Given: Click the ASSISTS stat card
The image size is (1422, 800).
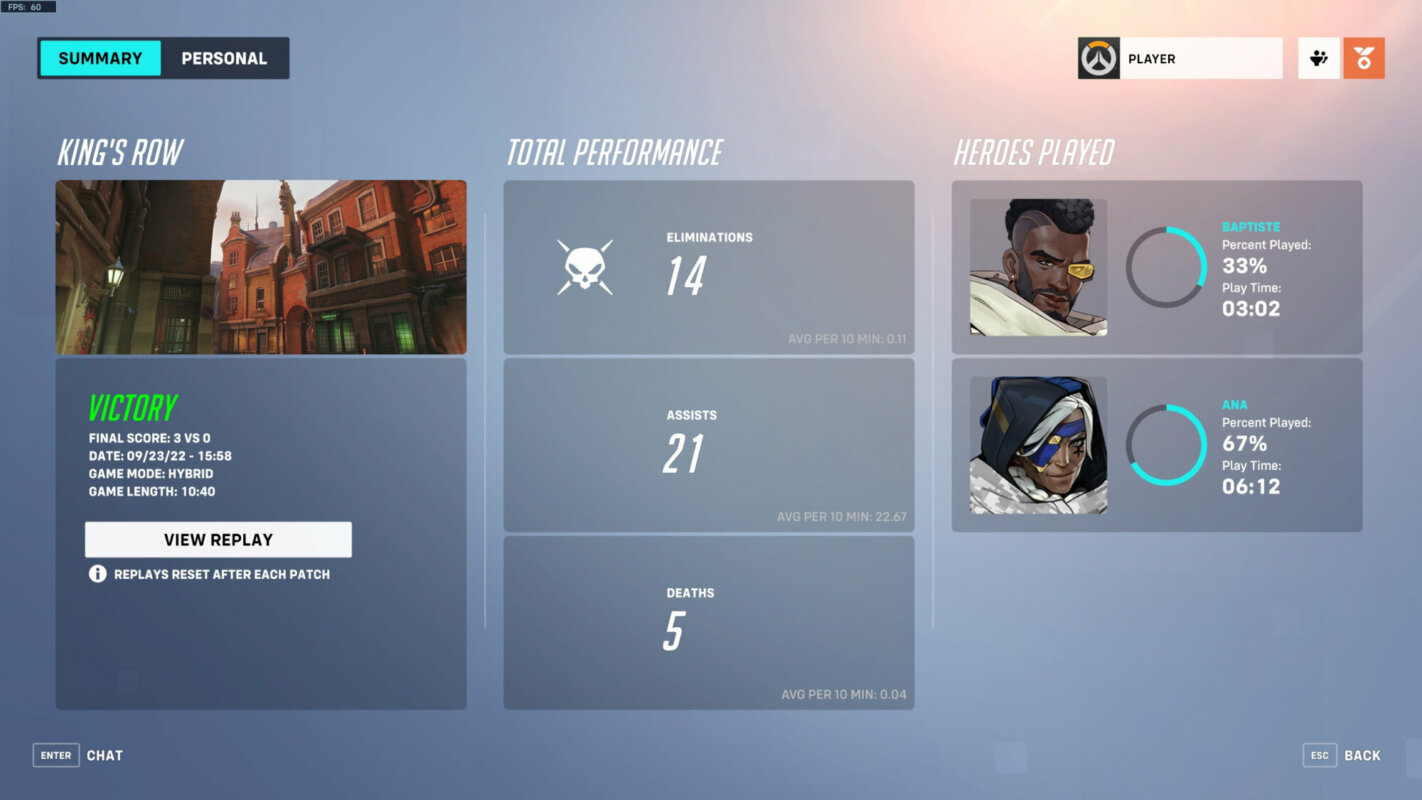Looking at the screenshot, I should (x=709, y=445).
